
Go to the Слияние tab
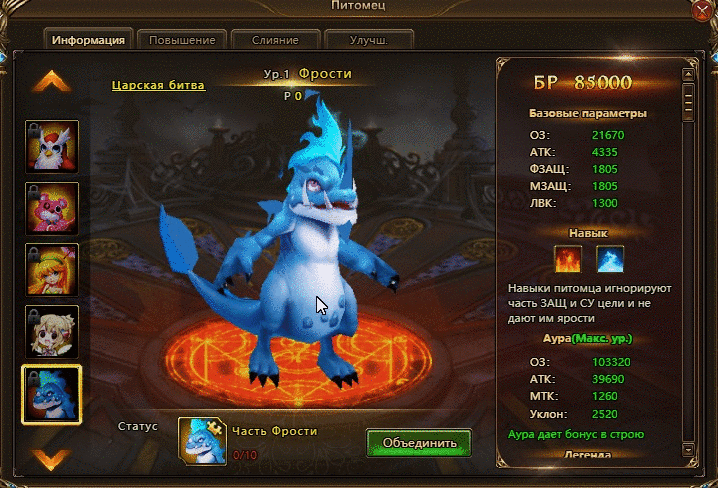tap(276, 41)
